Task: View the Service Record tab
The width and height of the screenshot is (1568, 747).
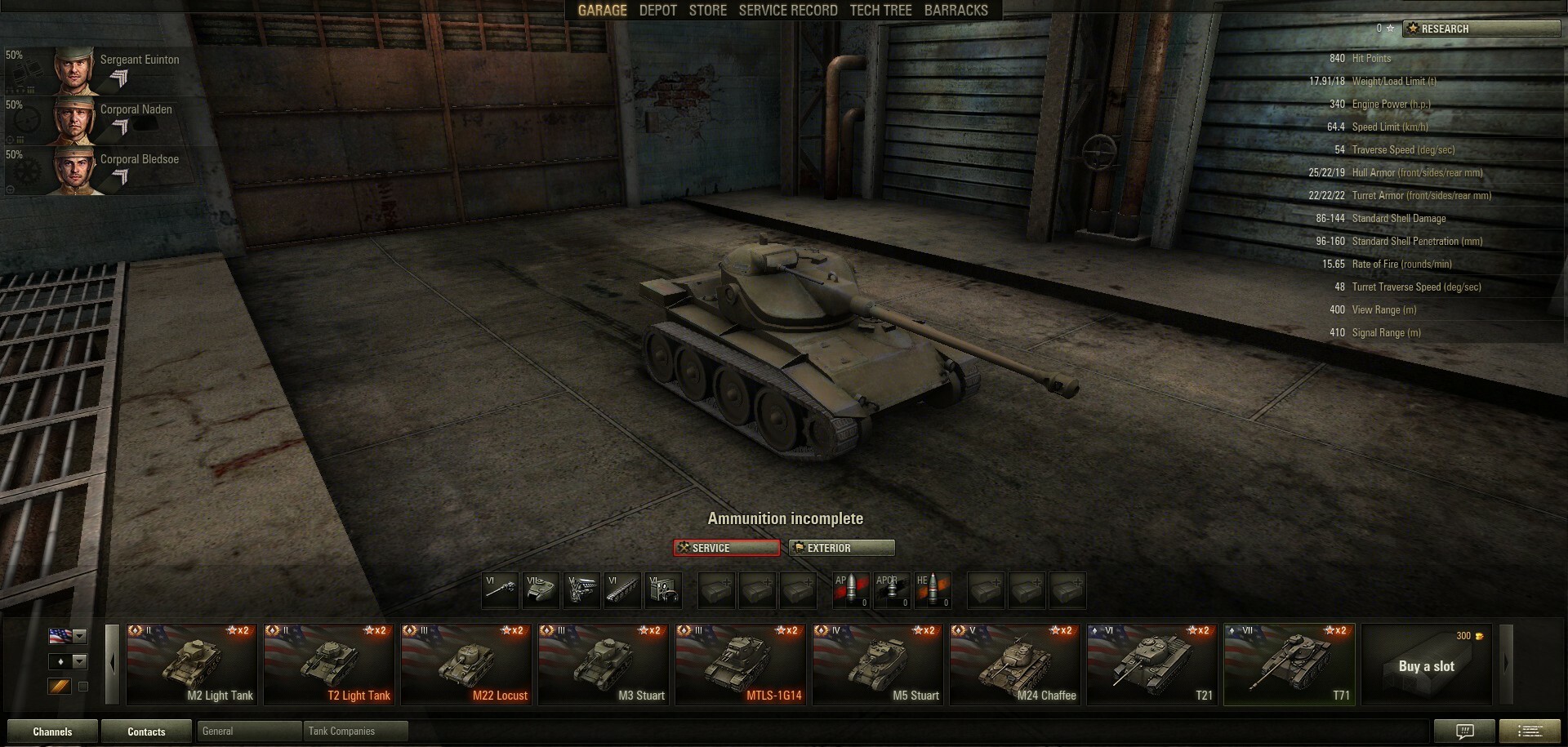Action: [x=787, y=11]
